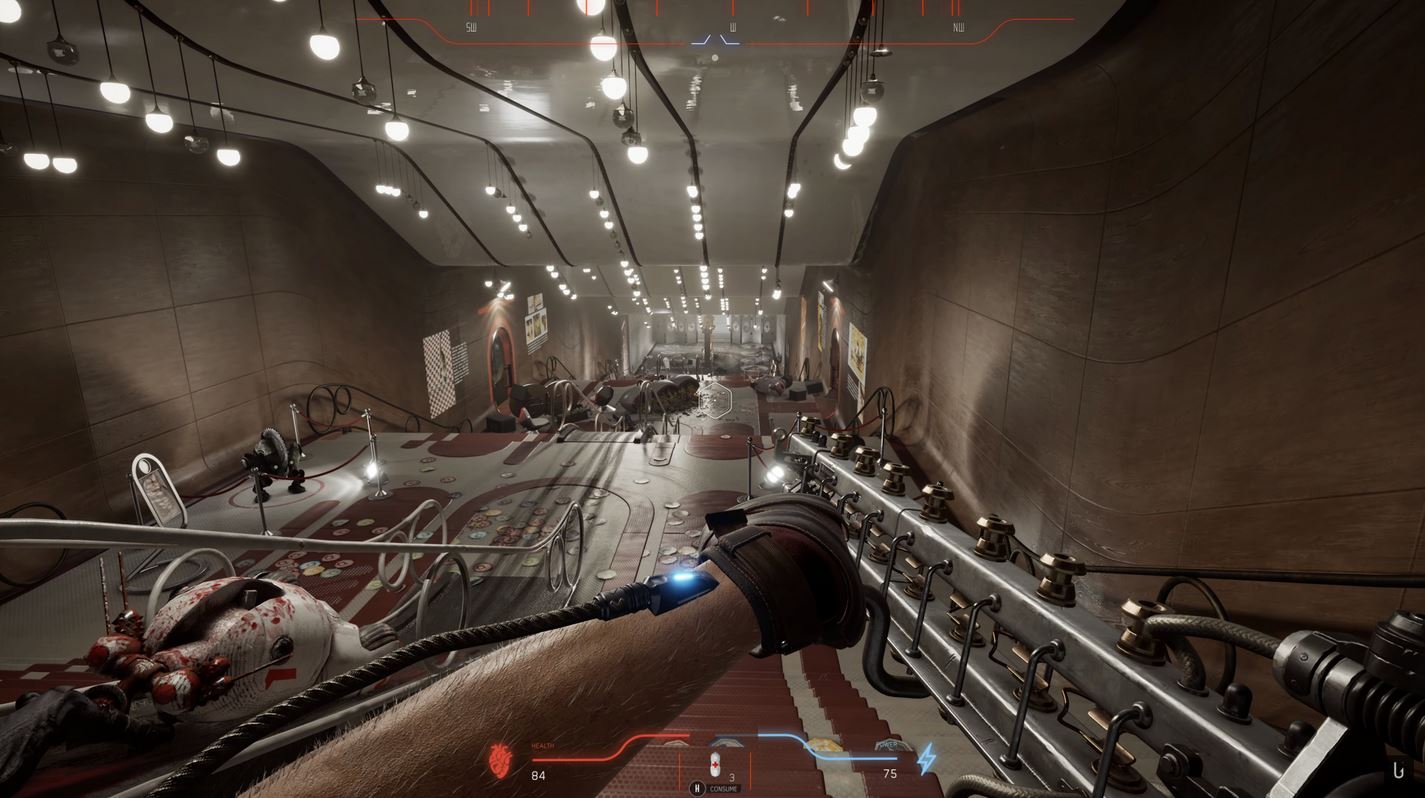The height and width of the screenshot is (798, 1425).
Task: Click the red heart health icon
Action: tap(499, 760)
